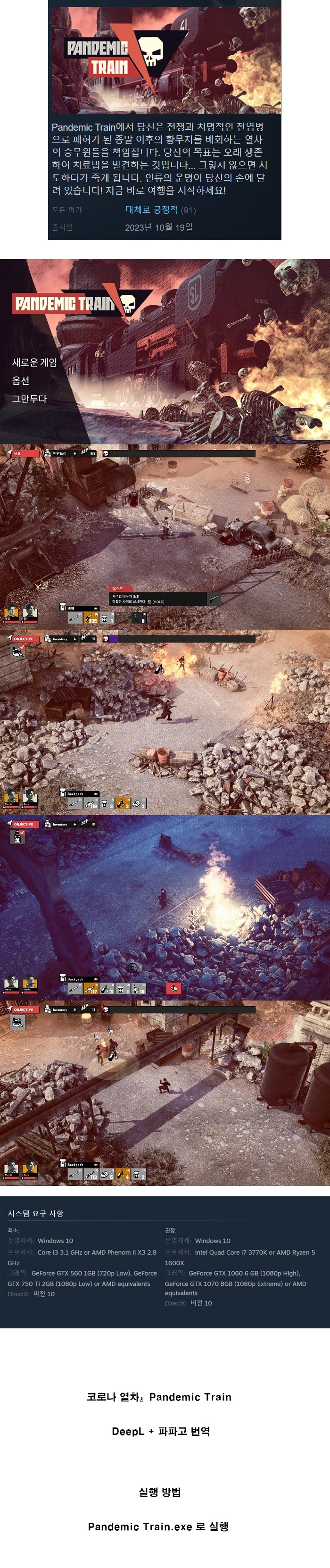Open the 대체로 긍정적 reviews link

tap(152, 210)
